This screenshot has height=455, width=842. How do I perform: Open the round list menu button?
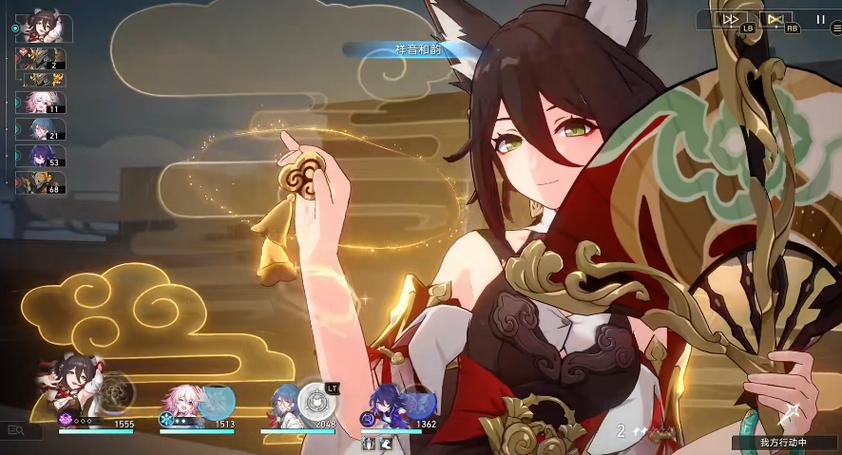(836, 29)
